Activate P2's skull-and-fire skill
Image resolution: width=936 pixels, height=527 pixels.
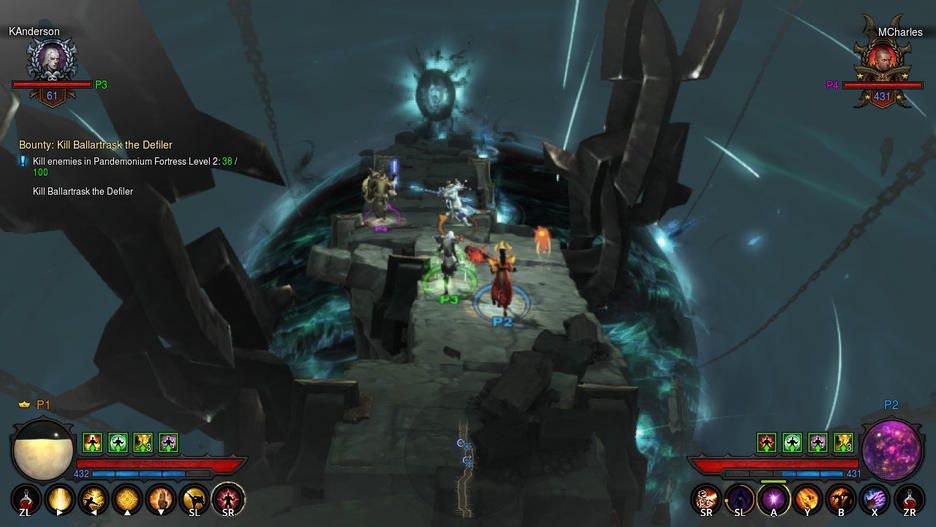click(x=707, y=498)
